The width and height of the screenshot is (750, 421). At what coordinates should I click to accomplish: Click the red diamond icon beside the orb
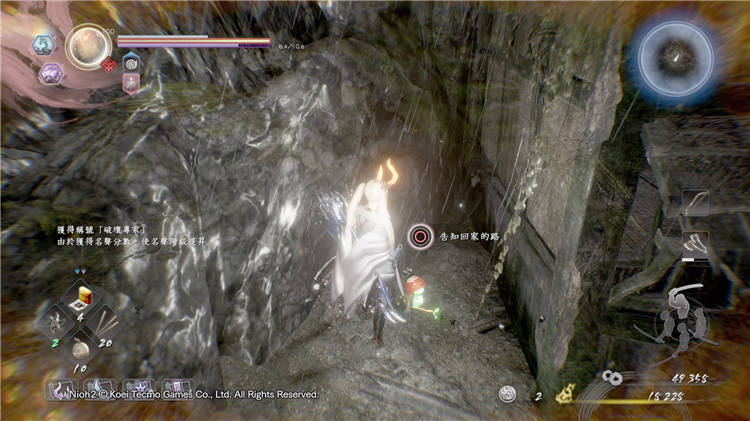[x=109, y=66]
